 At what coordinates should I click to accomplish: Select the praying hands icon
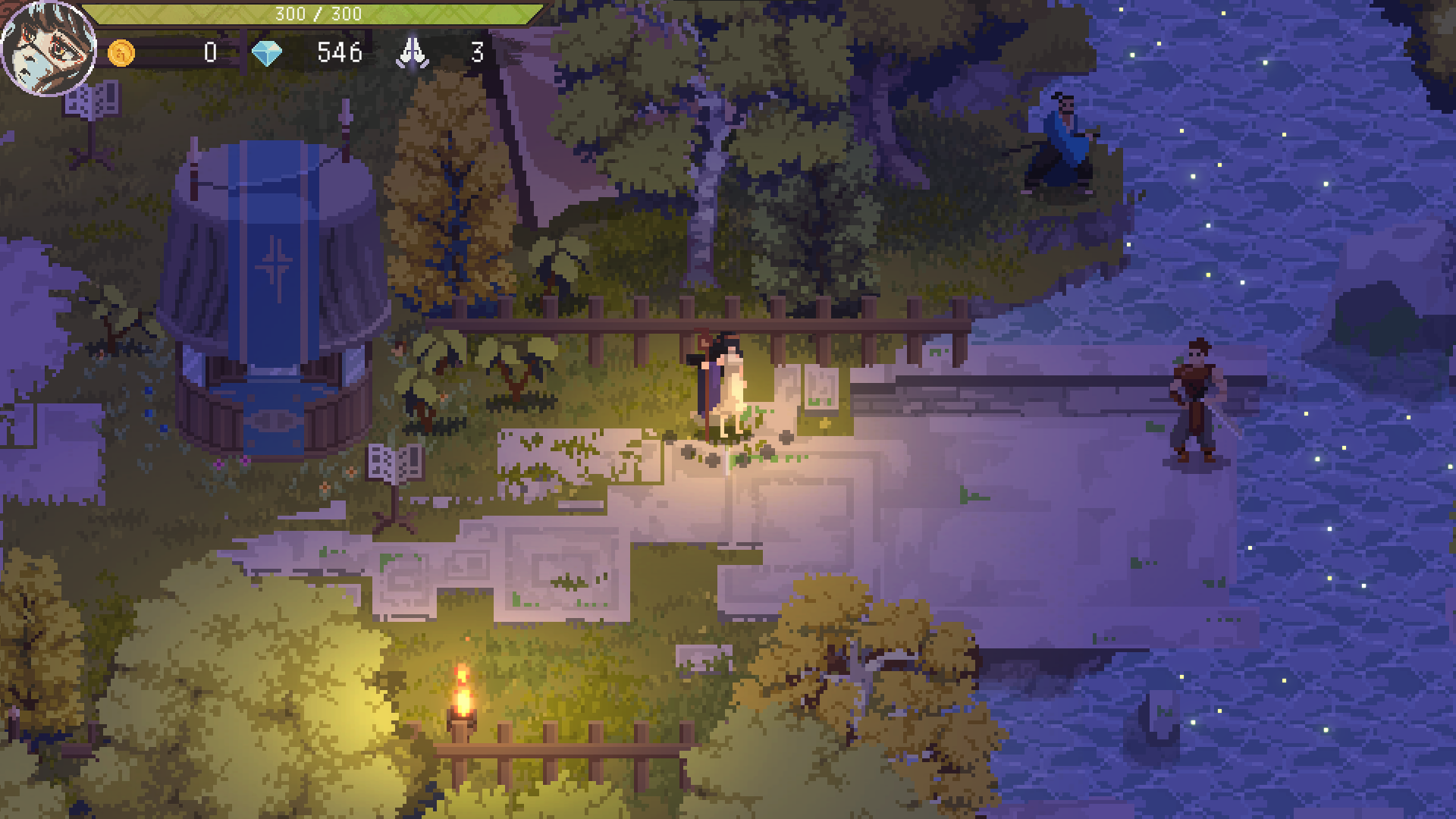click(413, 53)
